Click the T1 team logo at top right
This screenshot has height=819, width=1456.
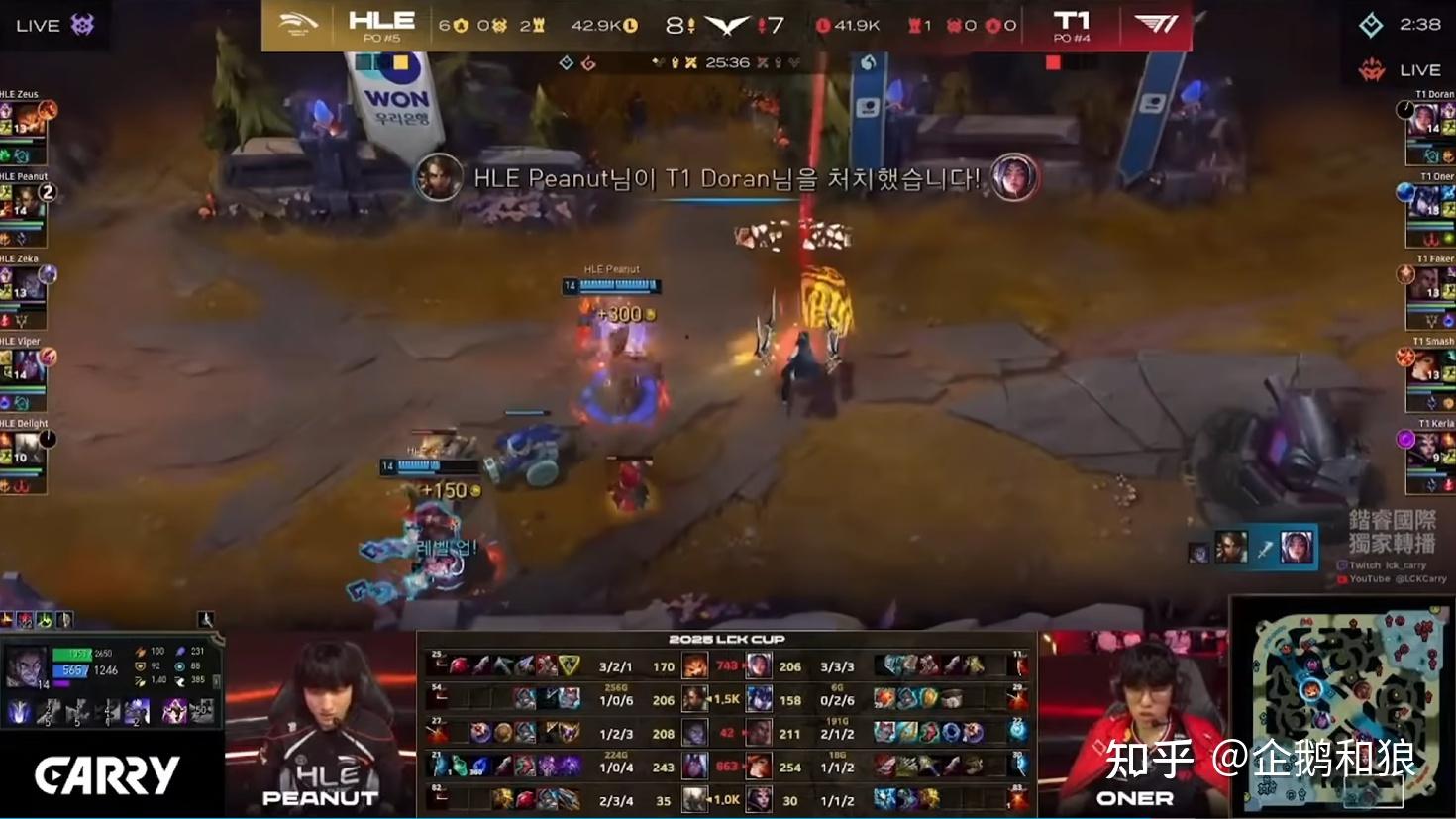(1154, 22)
